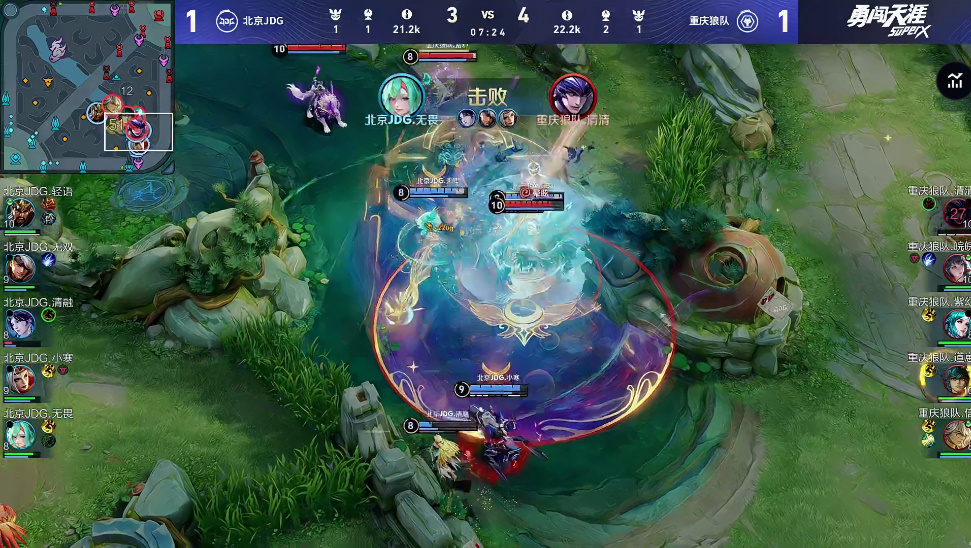Click the minimap overview
This screenshot has width=971, height=548.
[88, 86]
